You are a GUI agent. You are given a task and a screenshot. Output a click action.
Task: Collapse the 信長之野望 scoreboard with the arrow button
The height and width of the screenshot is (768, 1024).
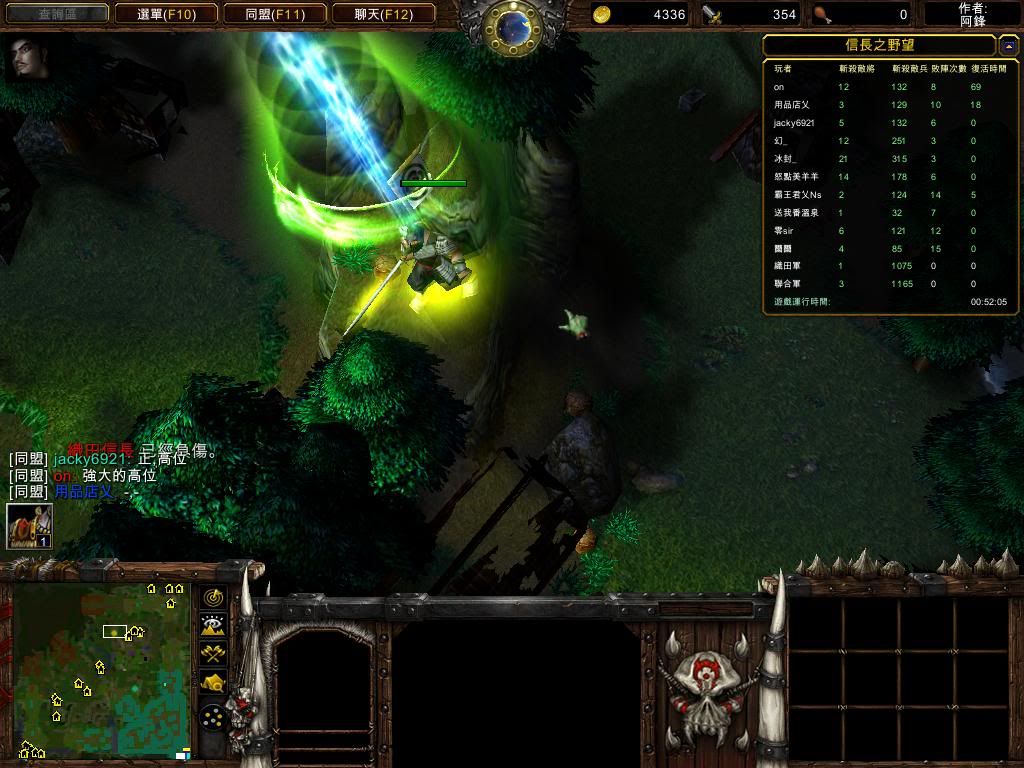[x=1008, y=45]
